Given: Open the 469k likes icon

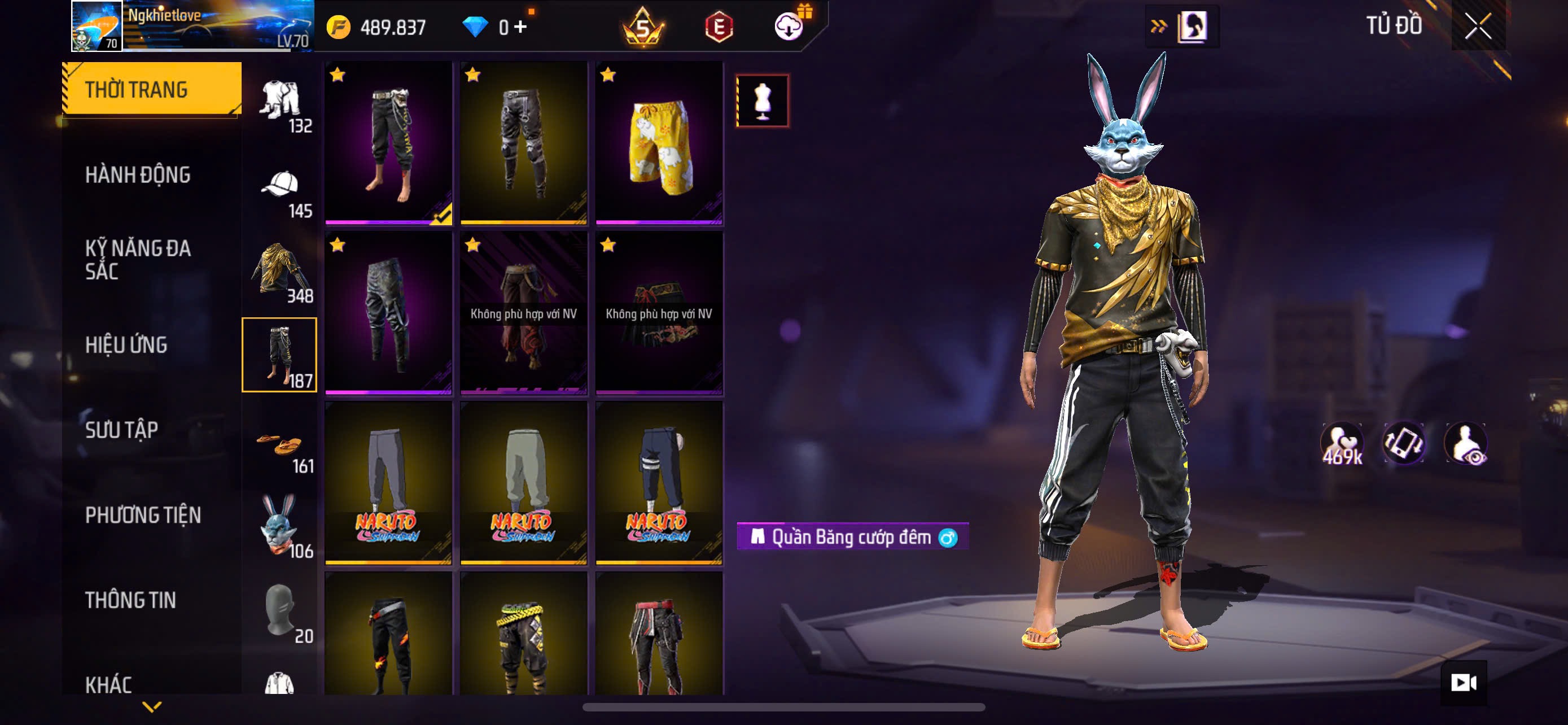Looking at the screenshot, I should click(1342, 444).
